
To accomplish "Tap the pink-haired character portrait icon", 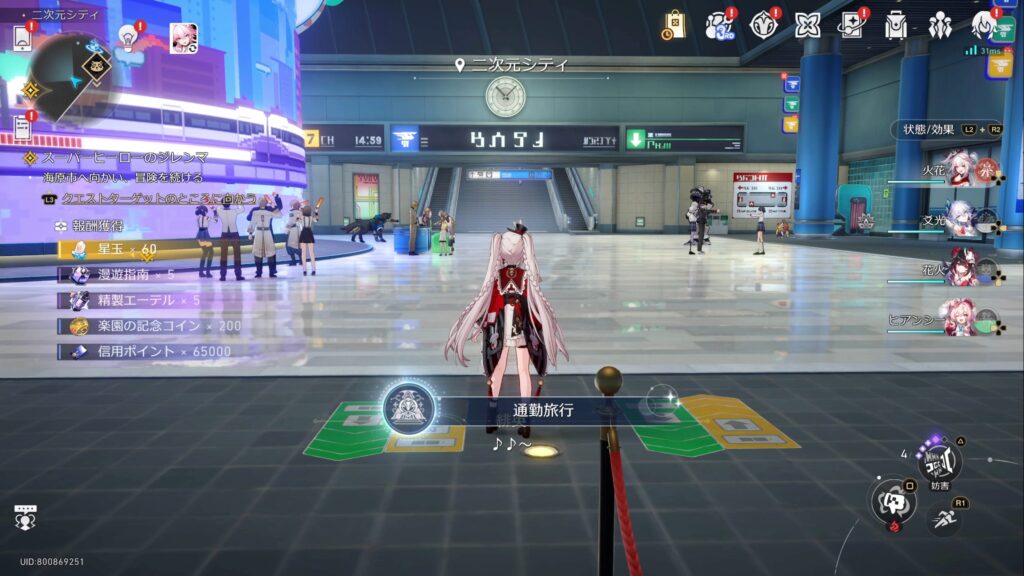I will (x=182, y=37).
